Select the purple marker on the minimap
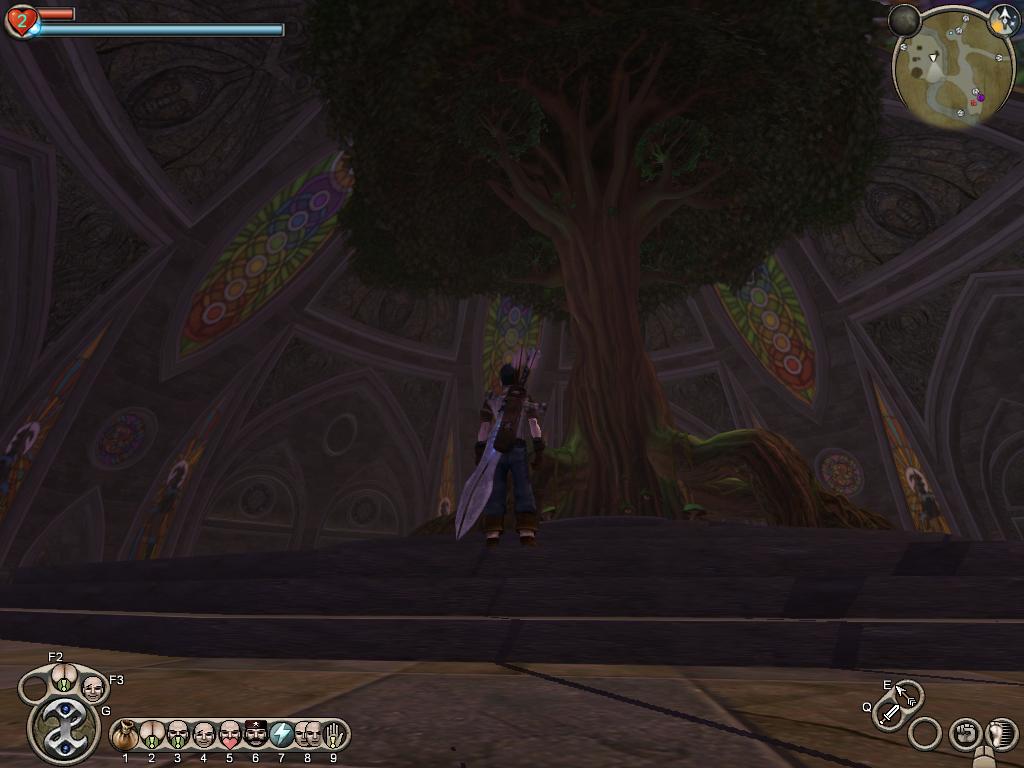The height and width of the screenshot is (768, 1024). pos(980,97)
